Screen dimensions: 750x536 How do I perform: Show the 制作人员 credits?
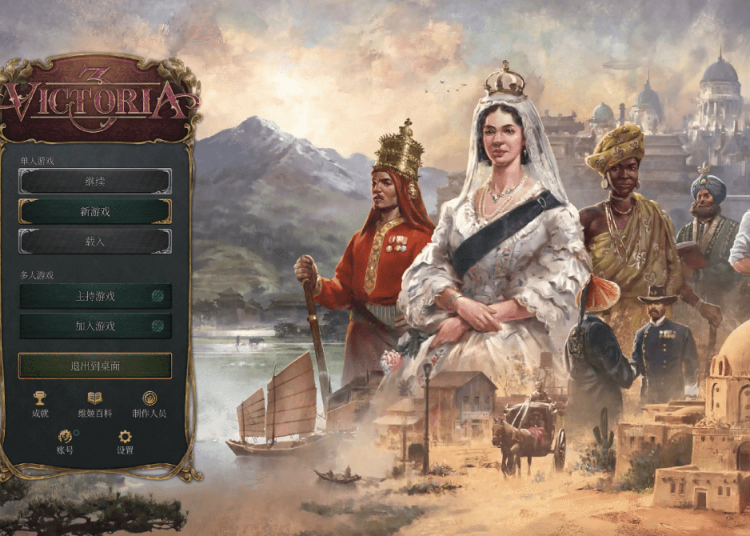point(149,399)
